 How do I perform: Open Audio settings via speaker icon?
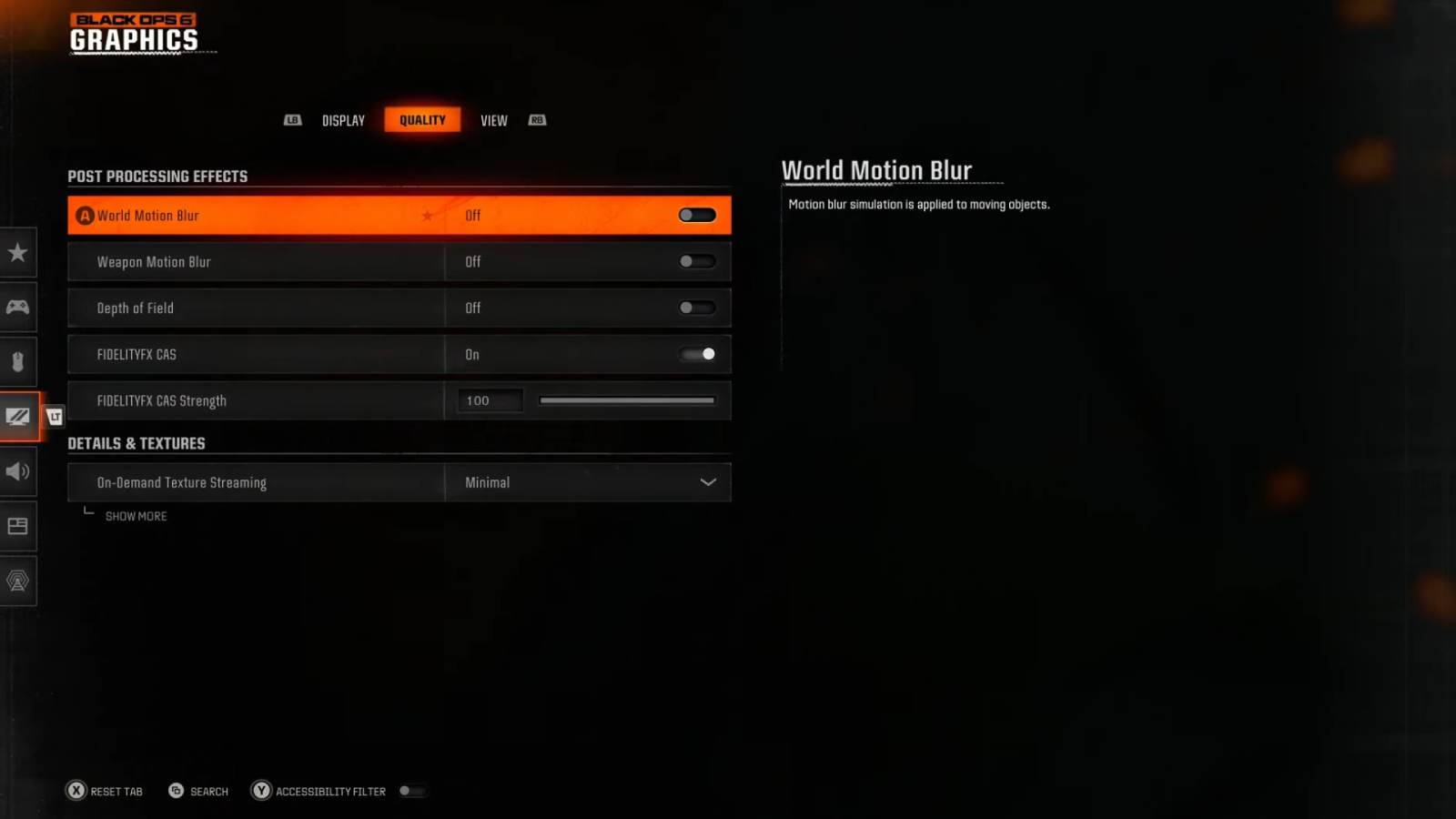pyautogui.click(x=18, y=471)
